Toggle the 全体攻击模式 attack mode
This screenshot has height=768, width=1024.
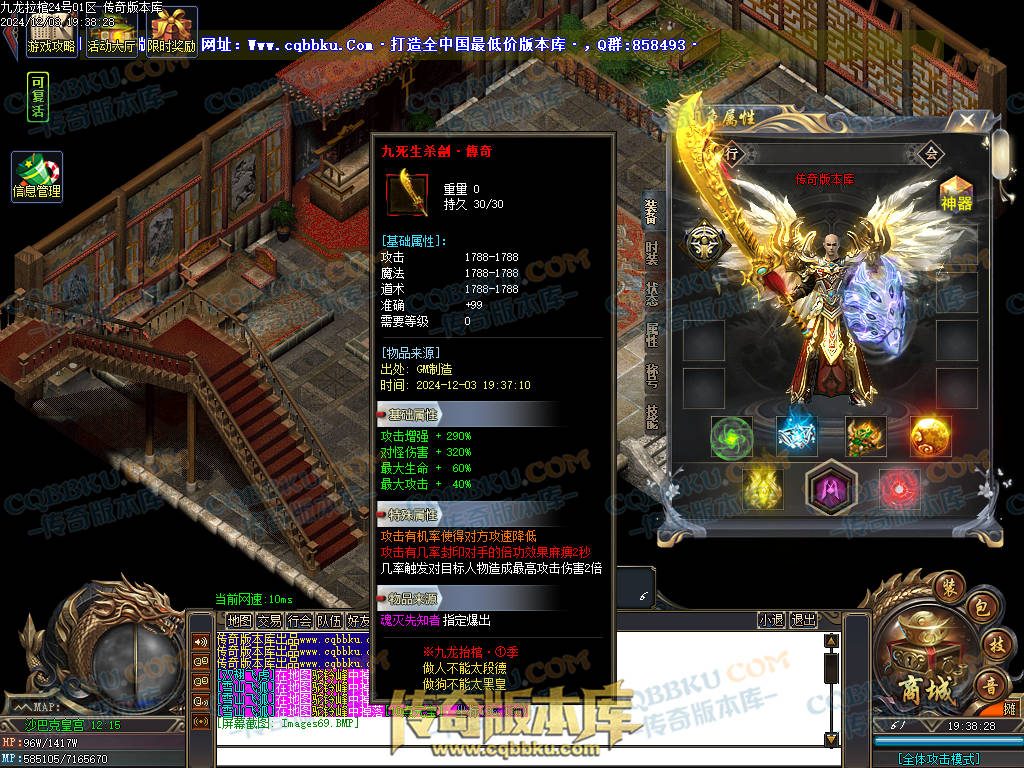point(940,759)
